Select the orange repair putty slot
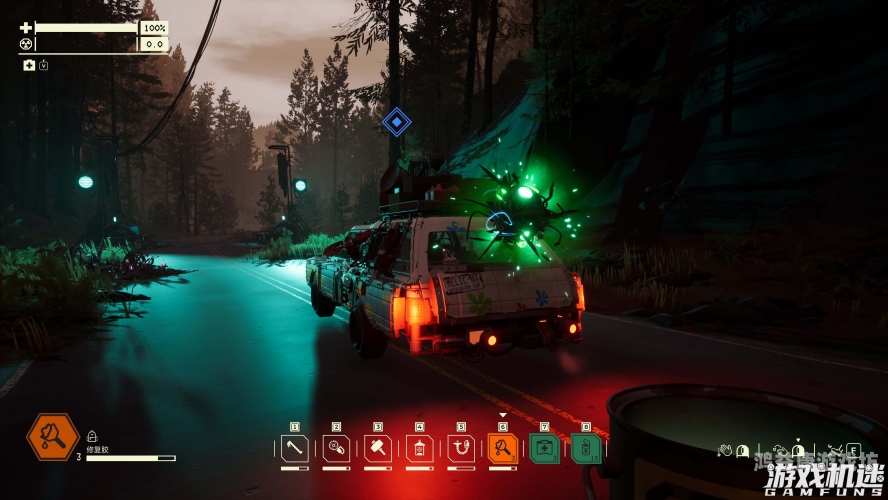Viewport: 888px width, 500px height. click(x=502, y=448)
